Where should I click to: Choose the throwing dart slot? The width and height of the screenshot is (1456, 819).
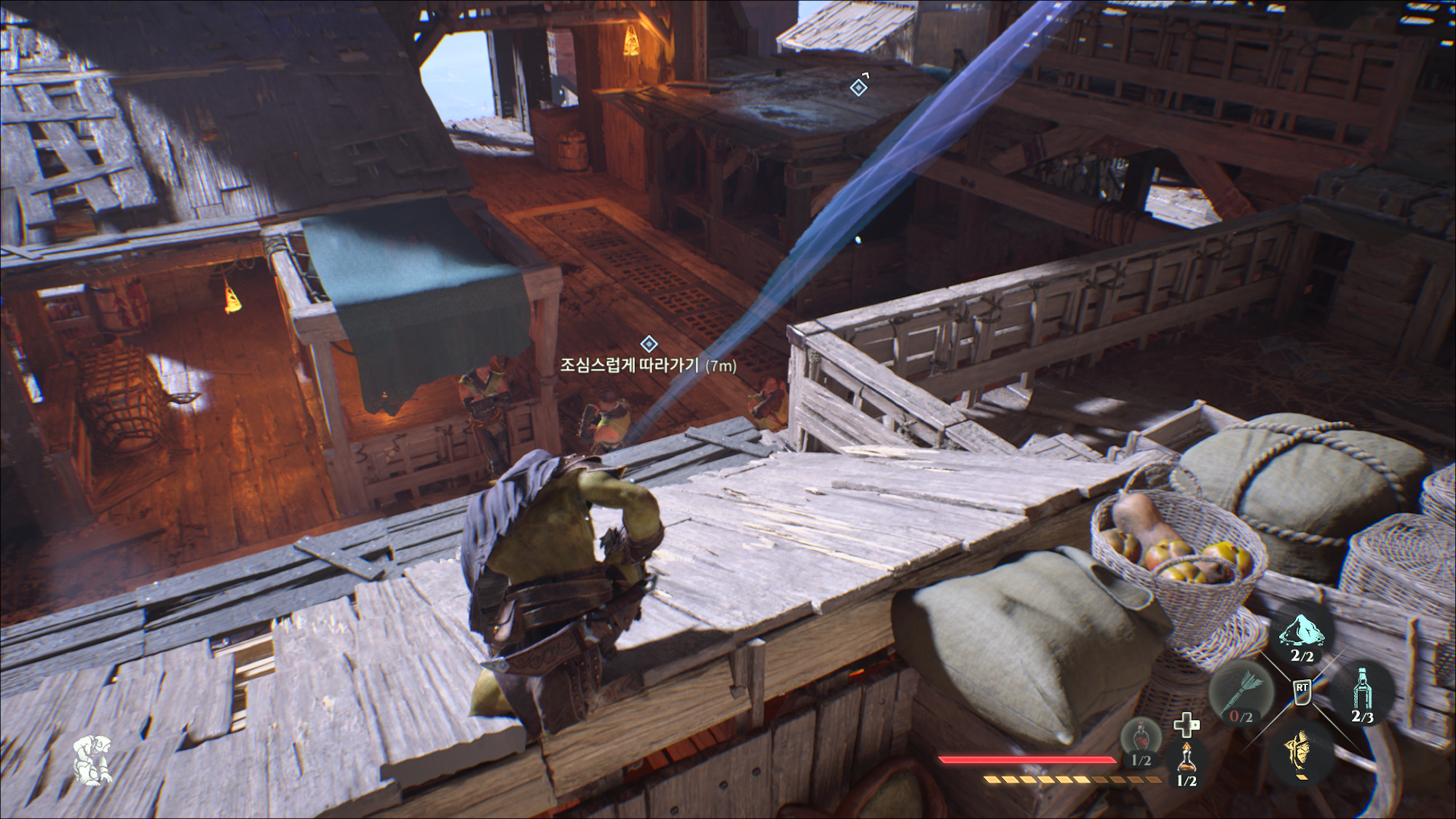[x=1241, y=692]
